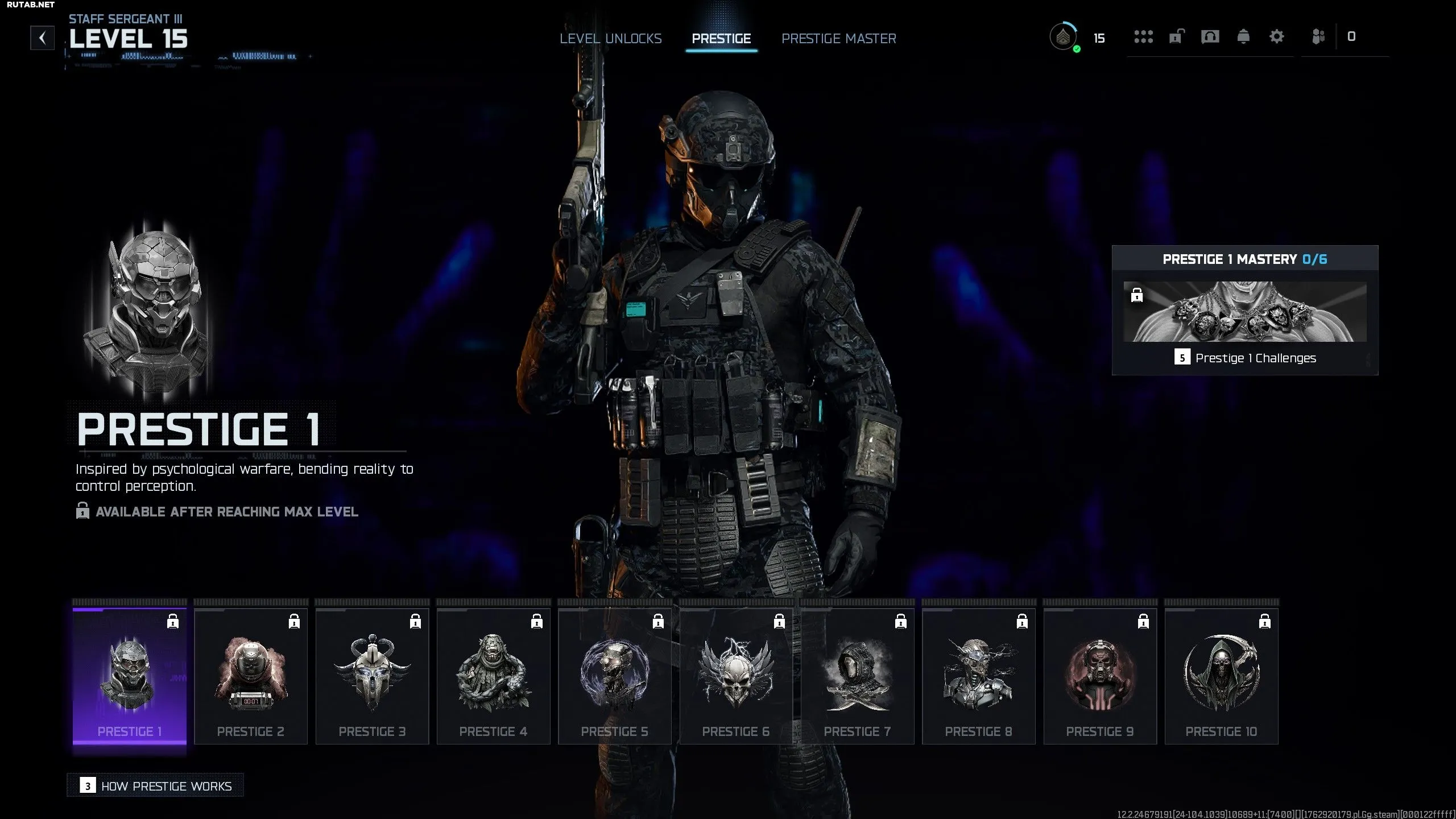Switch to the Level Unlocks tab
The image size is (1456, 819).
(610, 39)
